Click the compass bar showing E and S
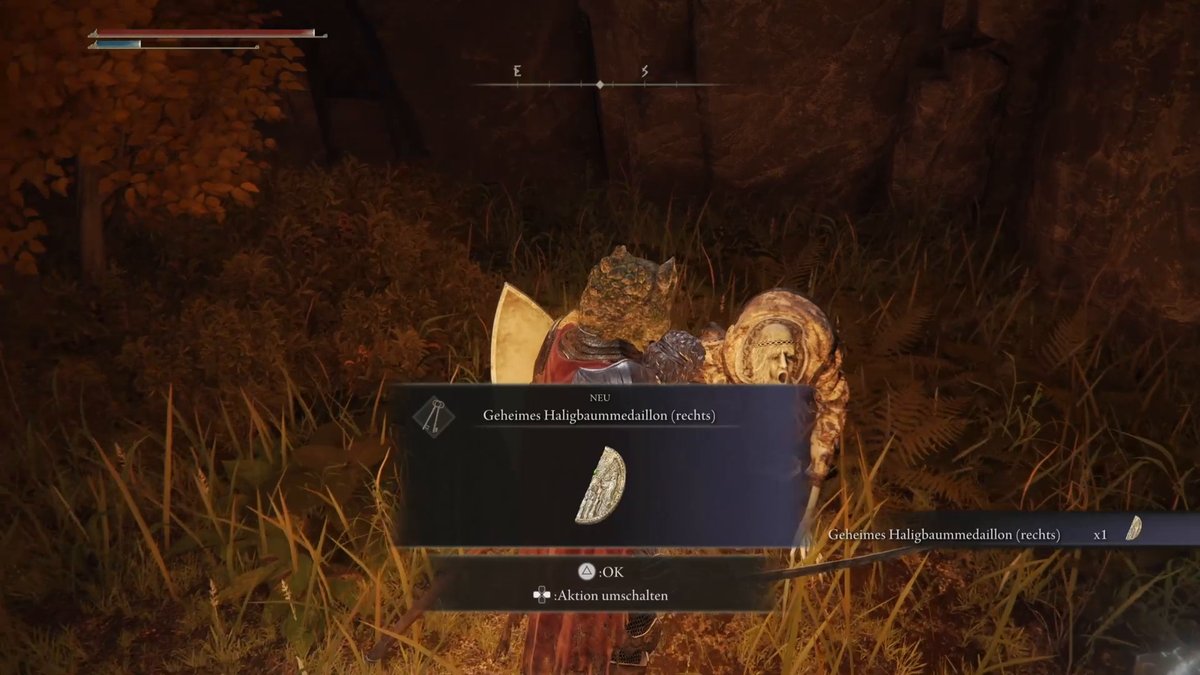This screenshot has width=1200, height=675. [598, 84]
